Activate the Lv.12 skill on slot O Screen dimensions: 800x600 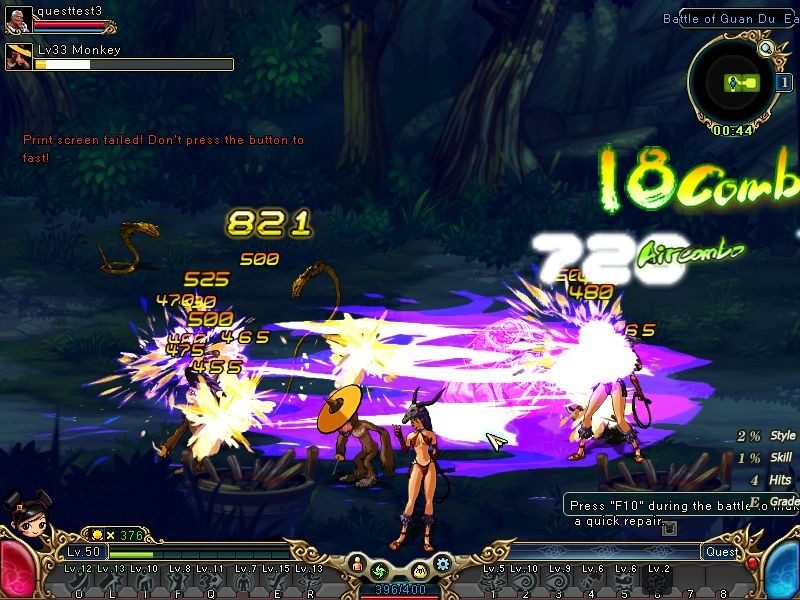(79, 581)
